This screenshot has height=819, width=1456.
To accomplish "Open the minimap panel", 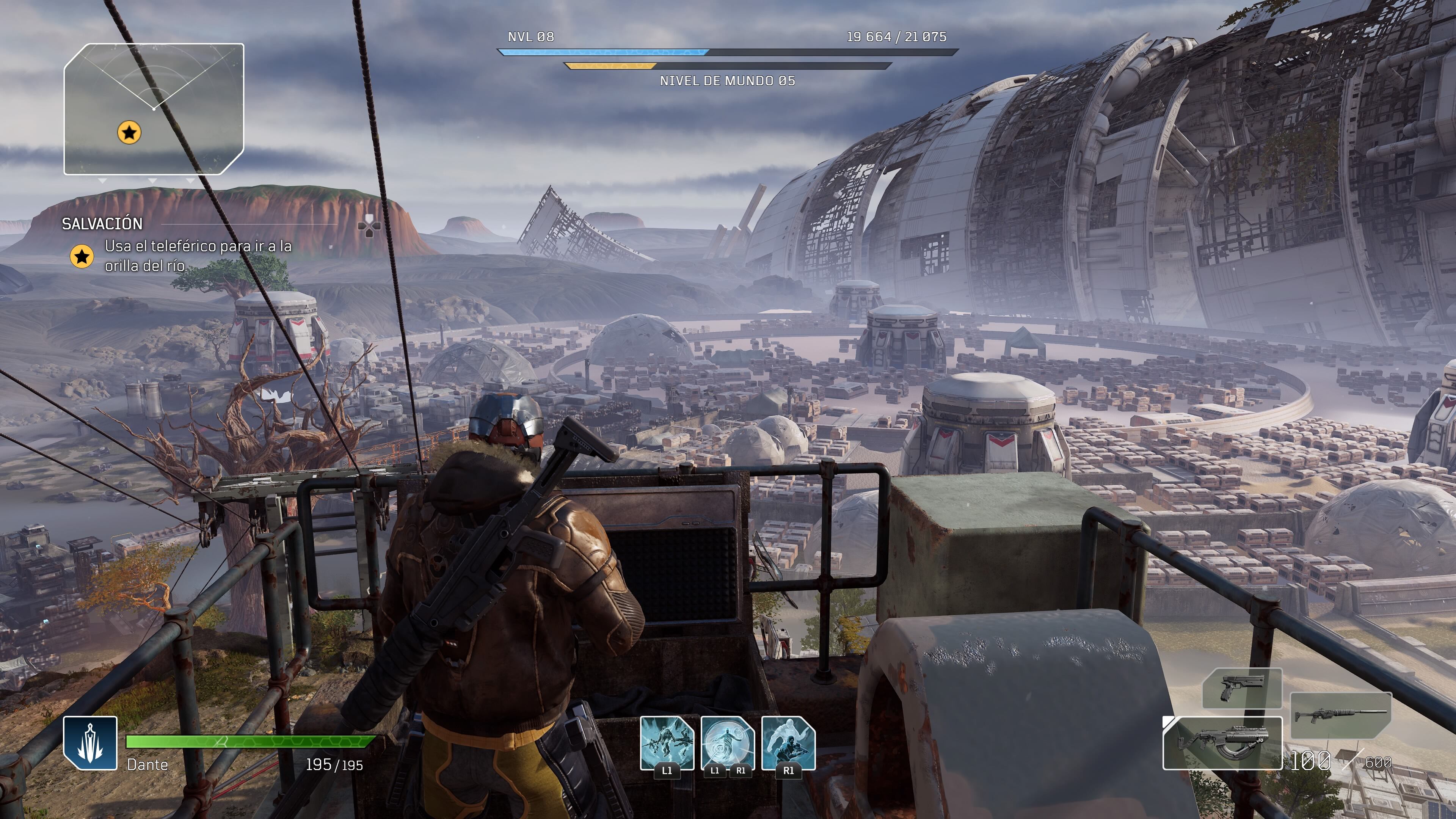I will (154, 109).
